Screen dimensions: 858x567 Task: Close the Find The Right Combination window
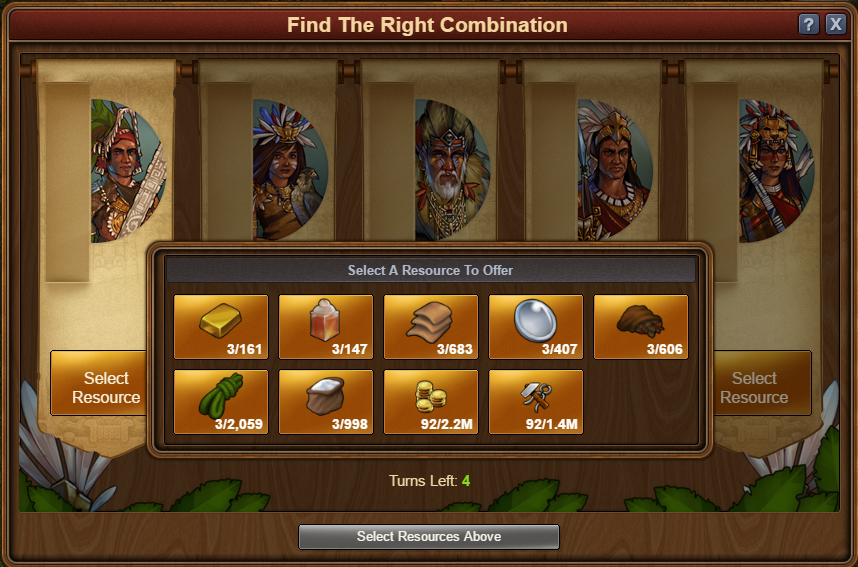(836, 25)
